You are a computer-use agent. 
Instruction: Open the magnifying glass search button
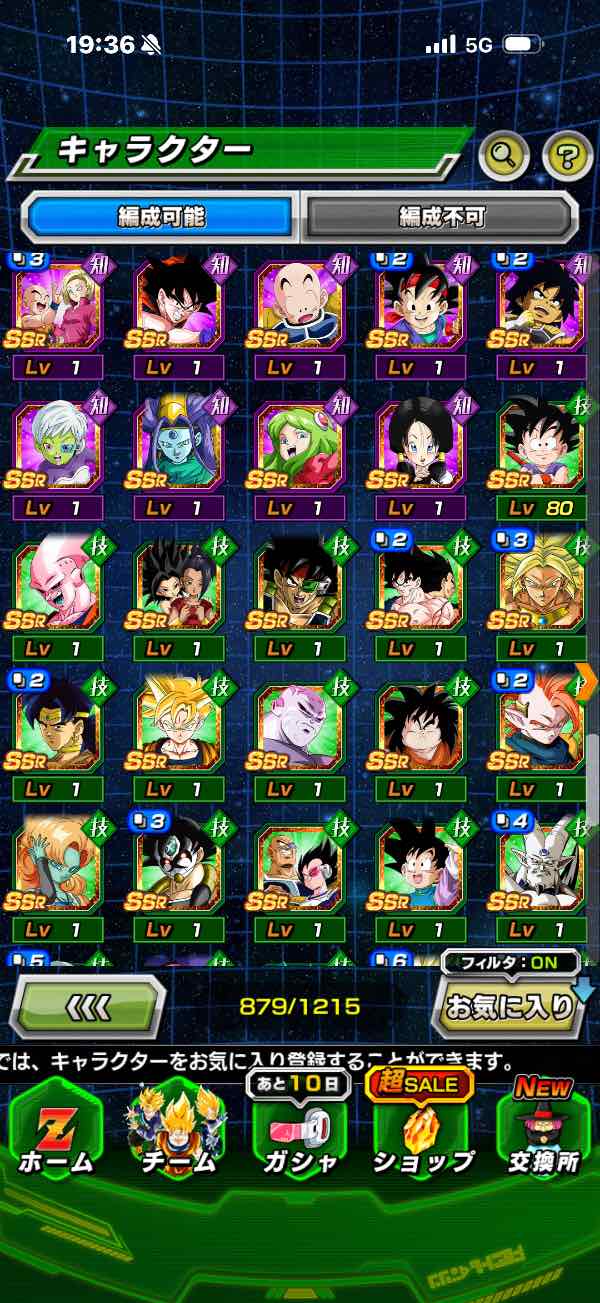pos(504,154)
